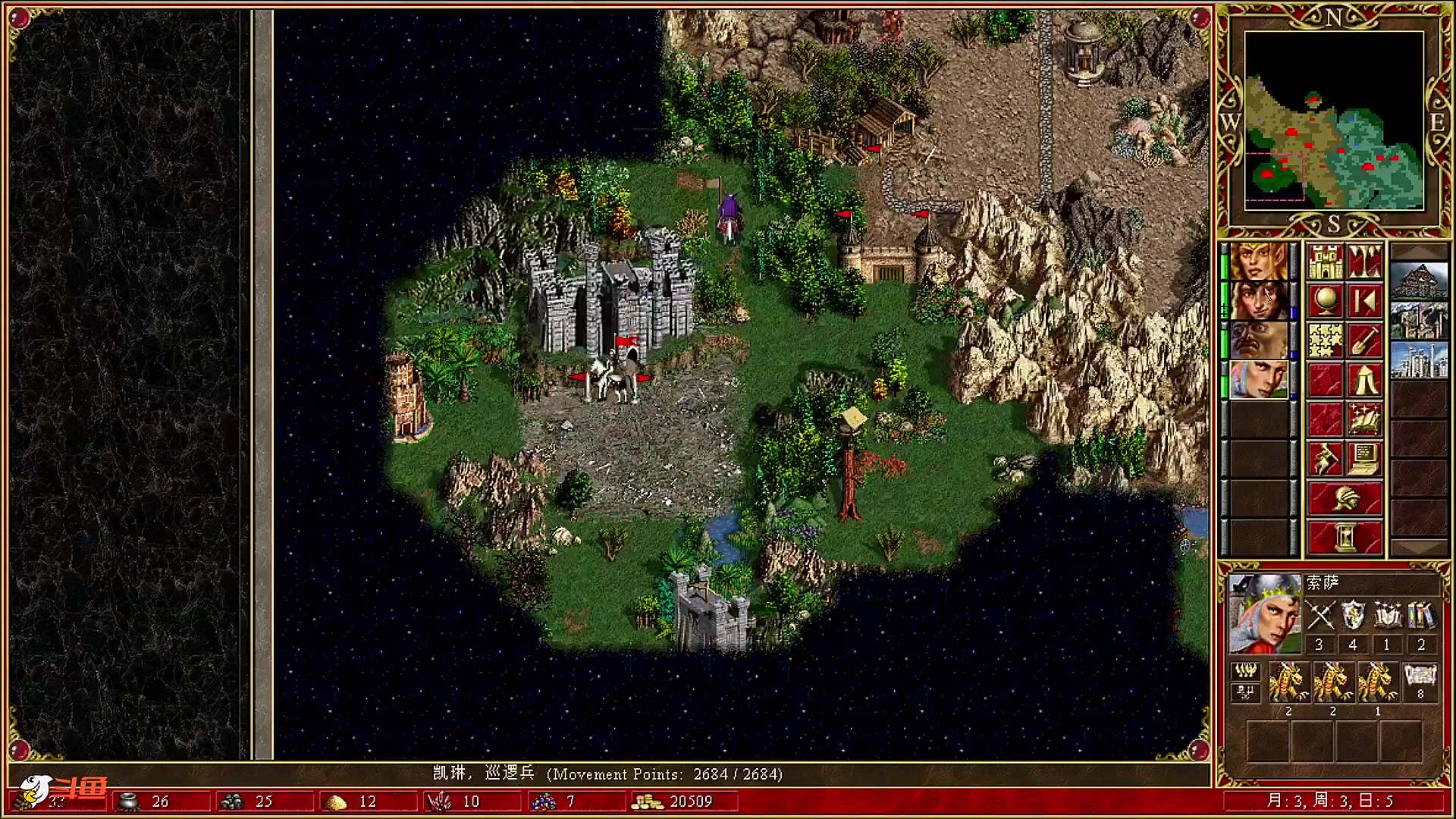This screenshot has width=1456, height=819.
Task: Select the wooden fortress town thumbnail
Action: 1419,281
